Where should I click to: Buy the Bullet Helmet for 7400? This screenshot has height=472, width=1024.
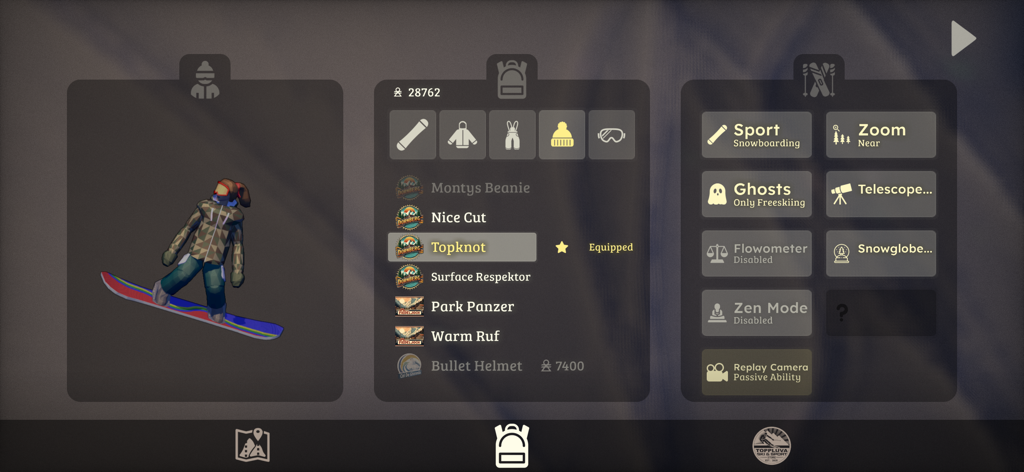point(477,366)
